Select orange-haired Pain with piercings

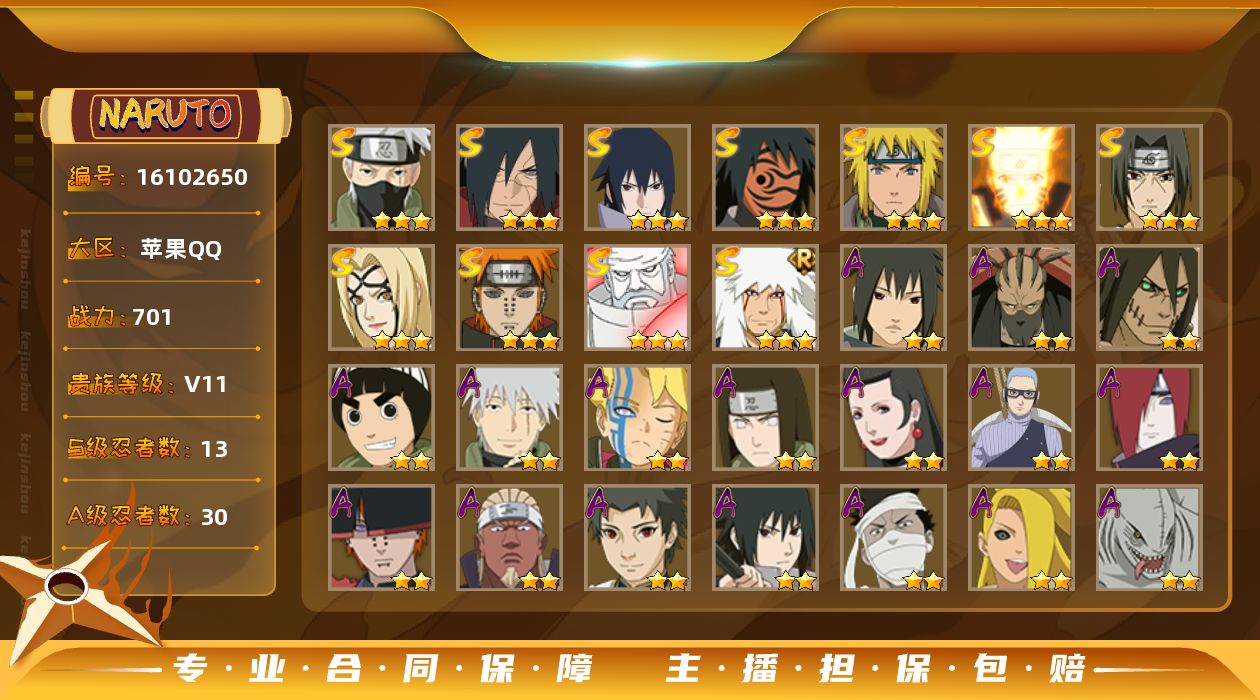click(510, 298)
